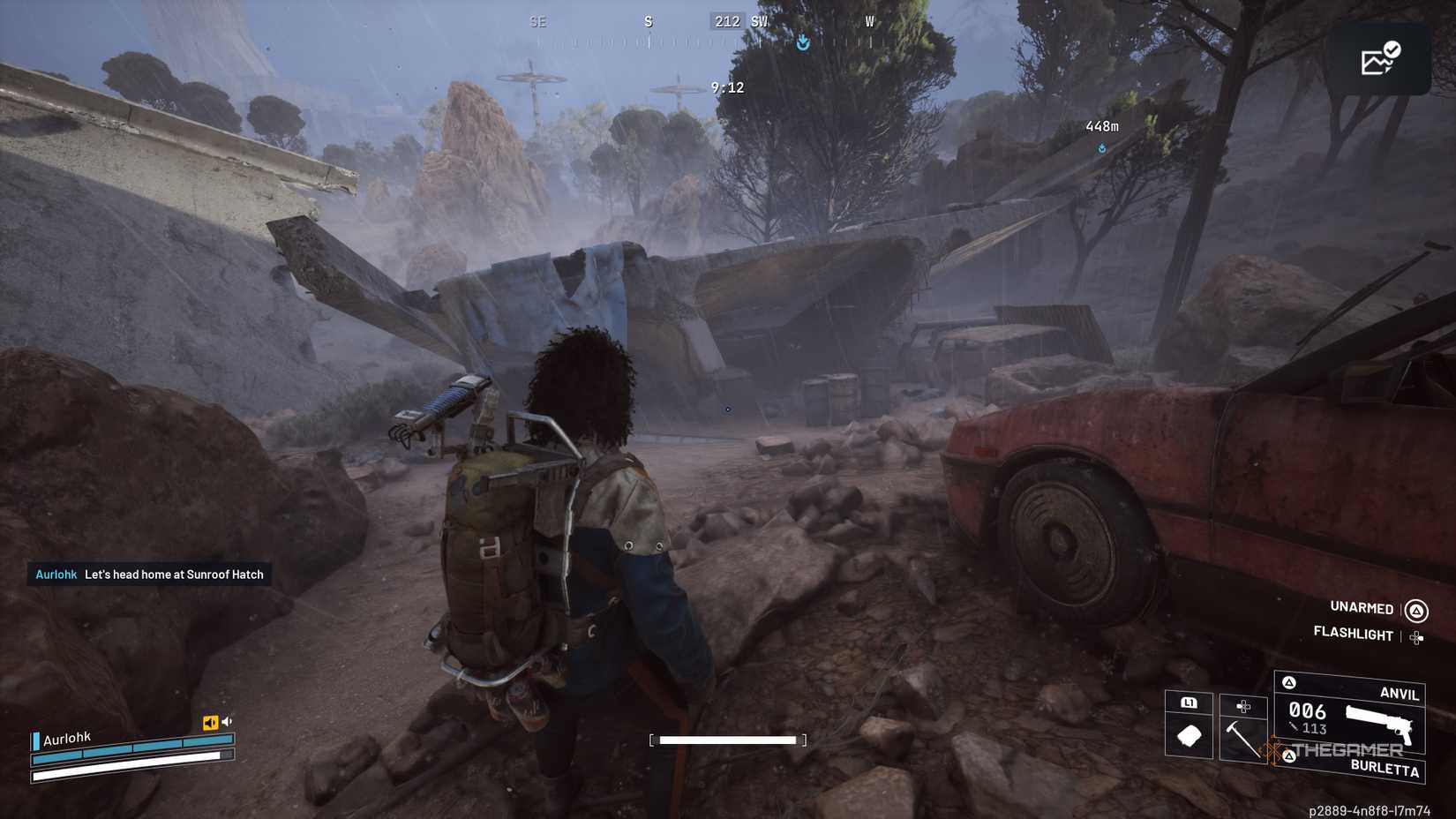Toggle the flashlight using its HUD prompt
1456x819 pixels.
(1353, 635)
